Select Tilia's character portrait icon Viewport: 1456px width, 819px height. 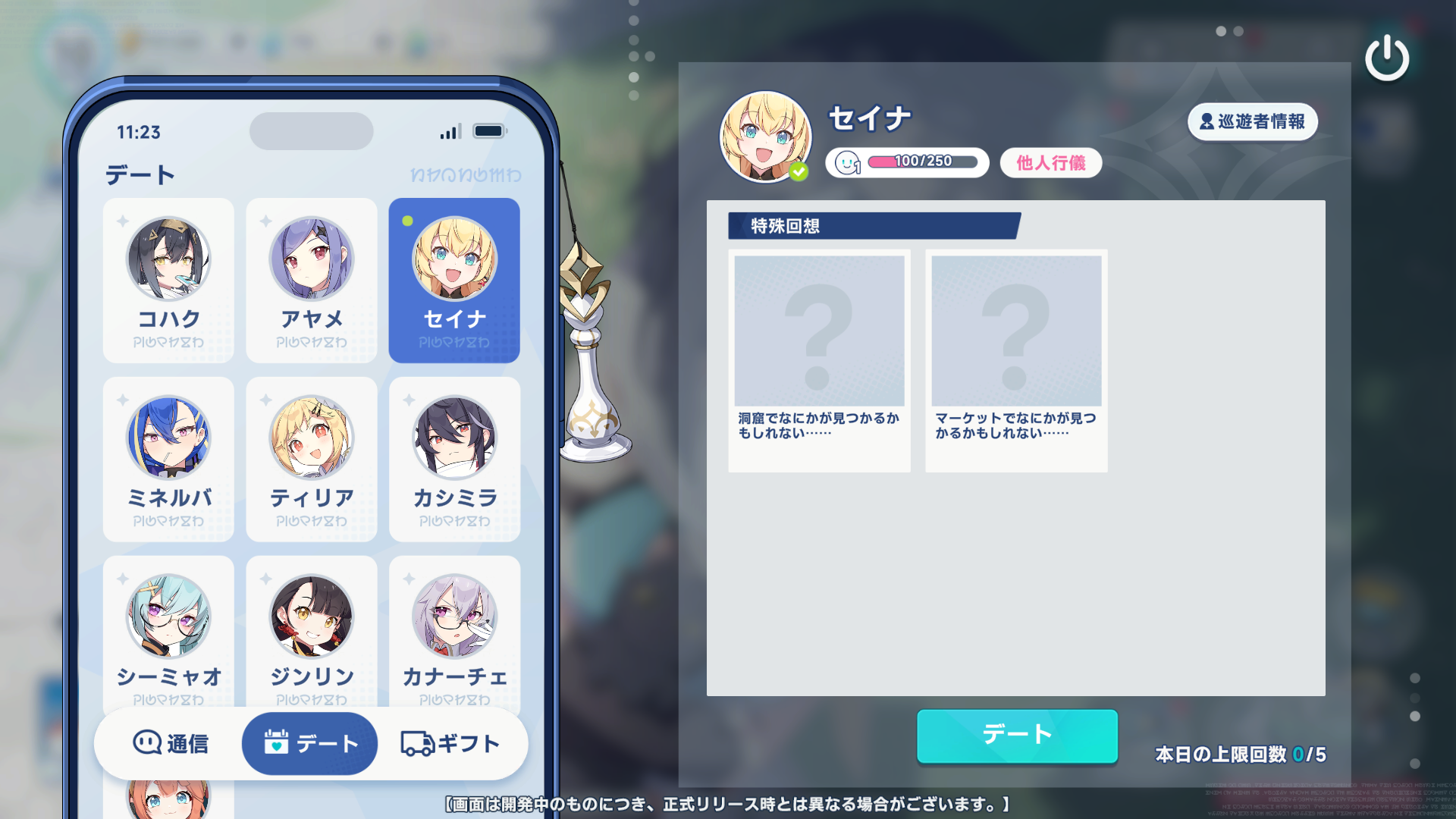pos(311,437)
